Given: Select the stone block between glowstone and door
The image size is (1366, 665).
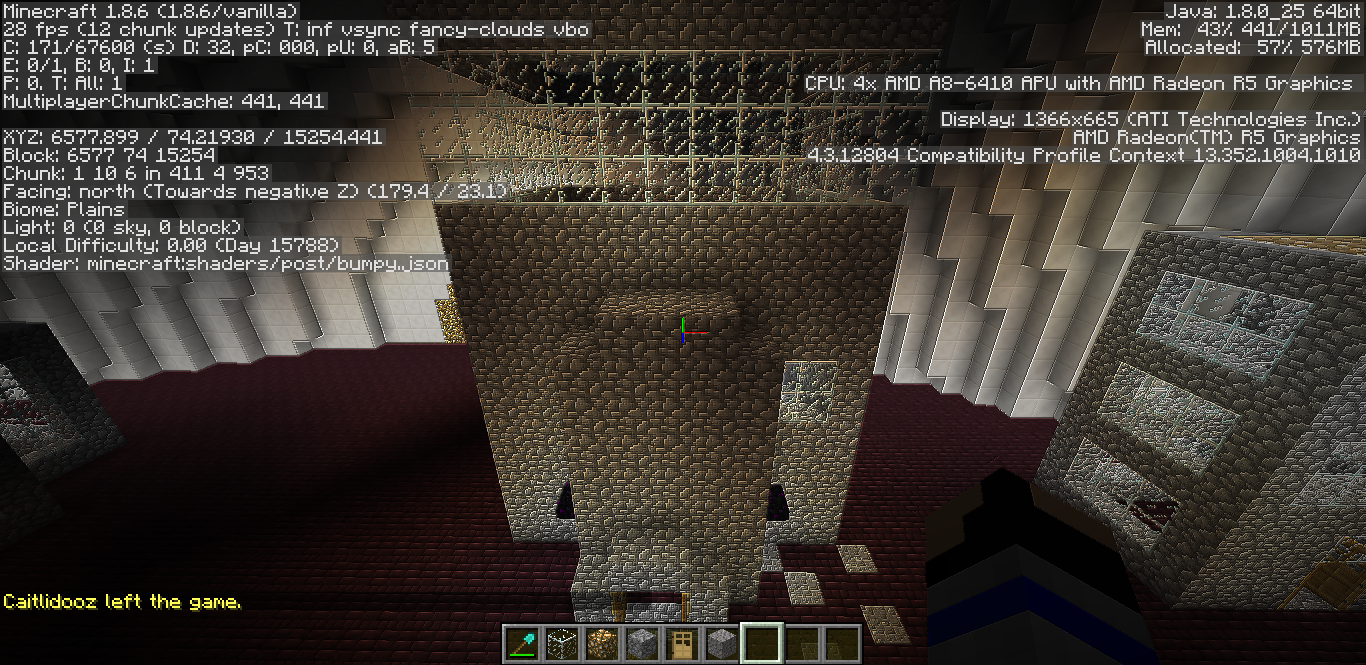Looking at the screenshot, I should (641, 644).
